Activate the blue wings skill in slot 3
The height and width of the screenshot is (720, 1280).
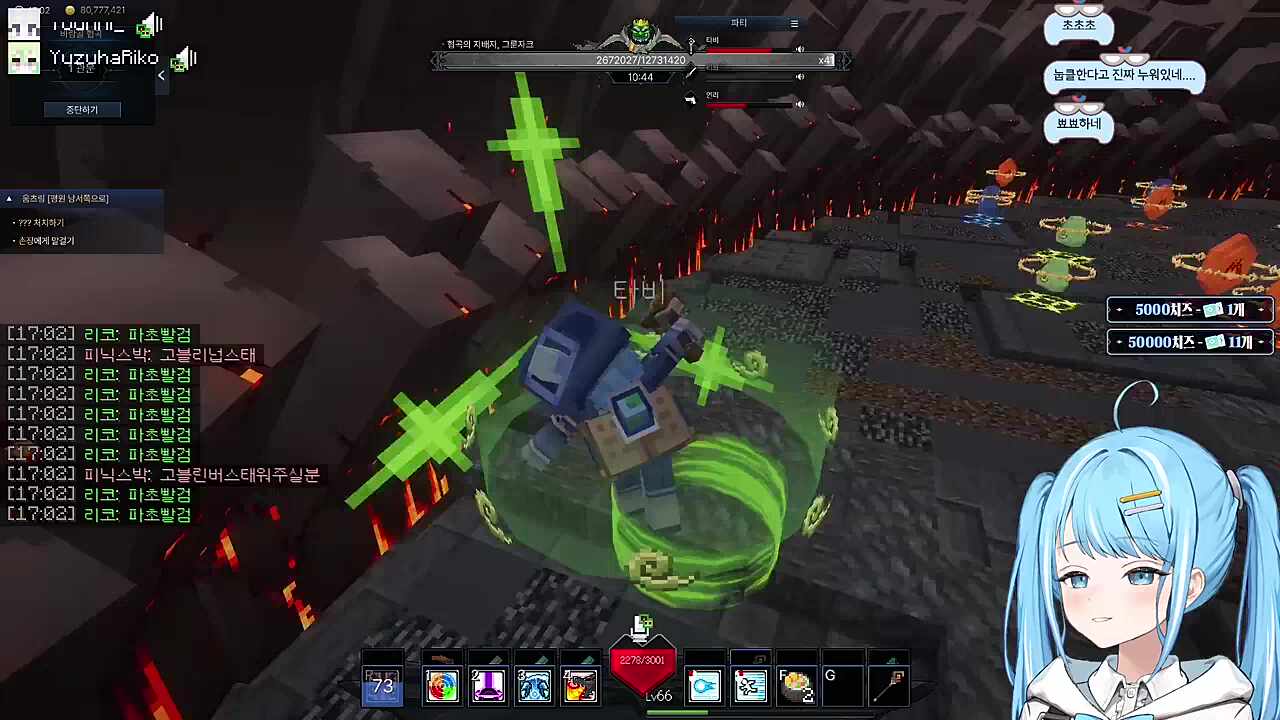(x=534, y=686)
